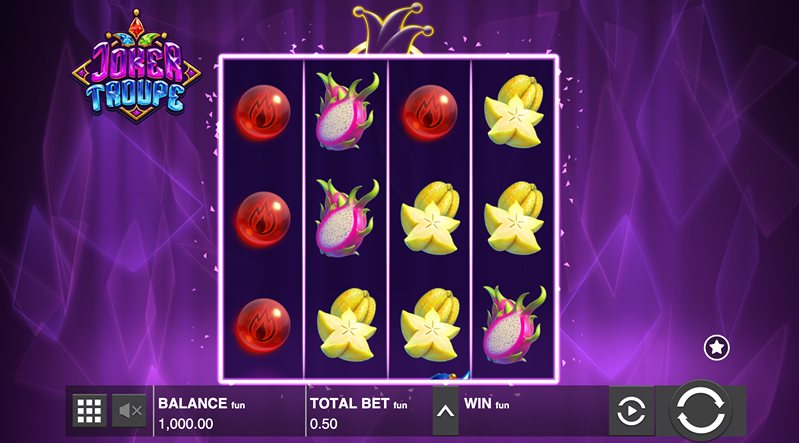The height and width of the screenshot is (443, 799).
Task: Spin the reels with the circular arrows button
Action: (x=700, y=410)
